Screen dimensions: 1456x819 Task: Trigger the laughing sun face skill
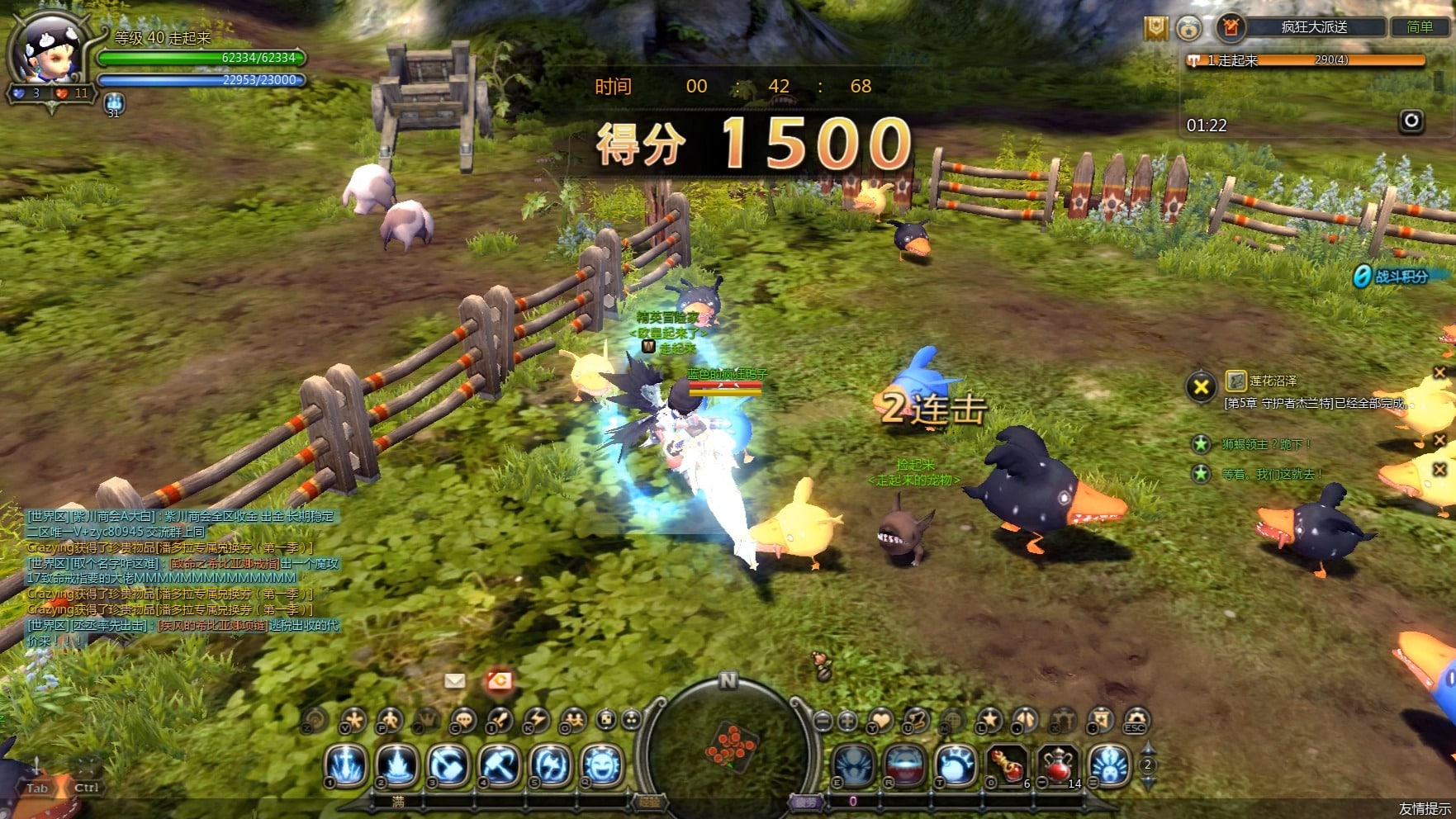coord(602,765)
